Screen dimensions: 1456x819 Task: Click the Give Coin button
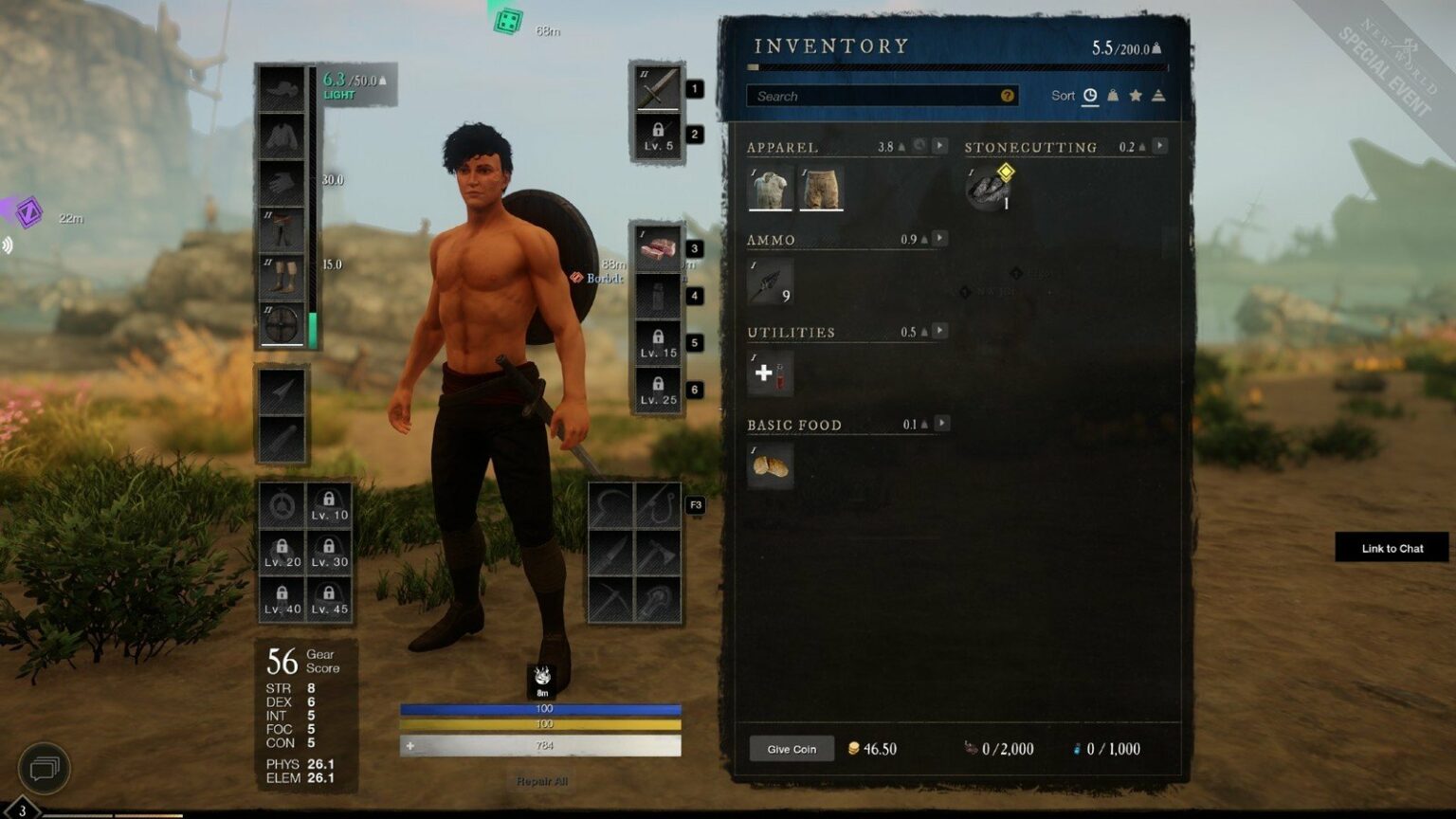pyautogui.click(x=792, y=749)
